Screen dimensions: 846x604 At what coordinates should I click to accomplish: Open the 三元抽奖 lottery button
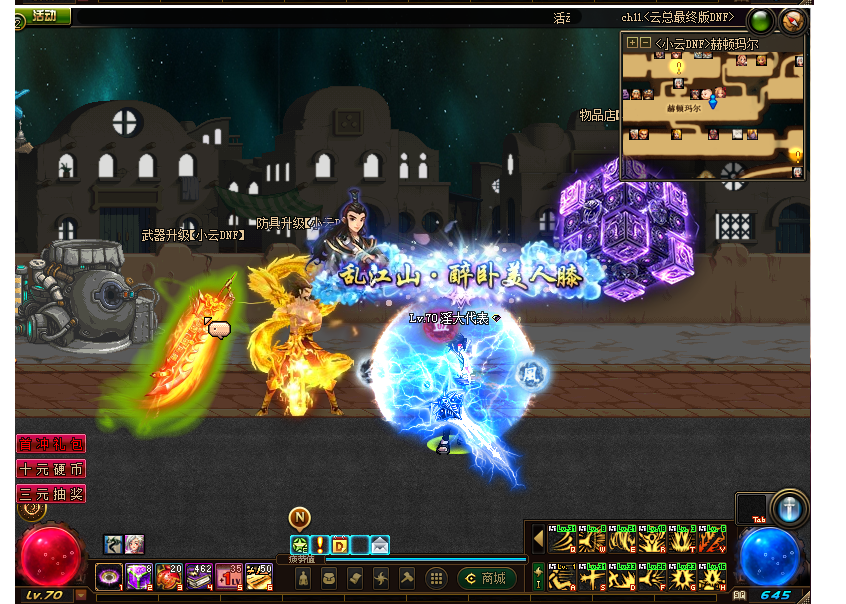(x=50, y=494)
